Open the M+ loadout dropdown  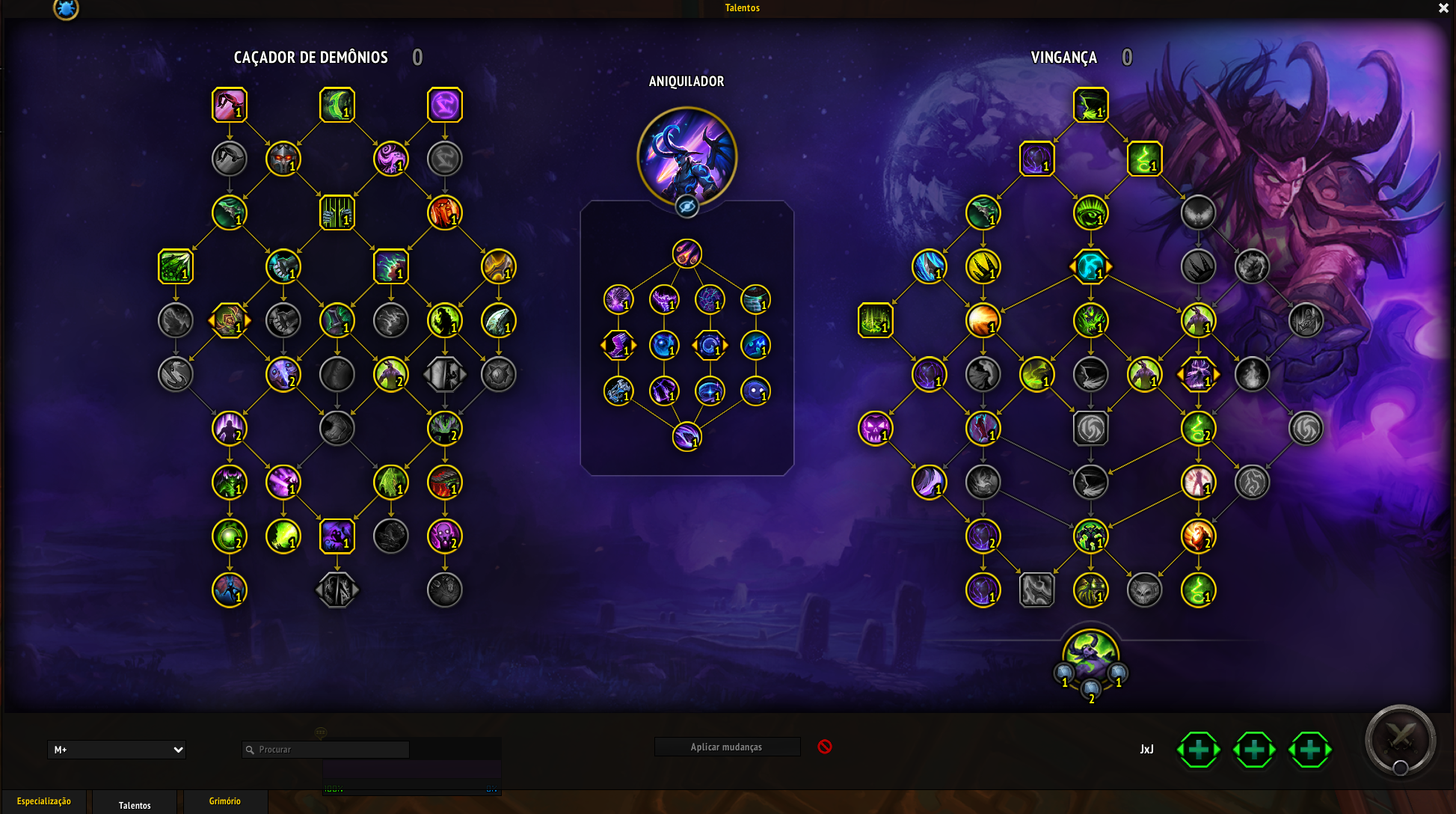coord(117,749)
